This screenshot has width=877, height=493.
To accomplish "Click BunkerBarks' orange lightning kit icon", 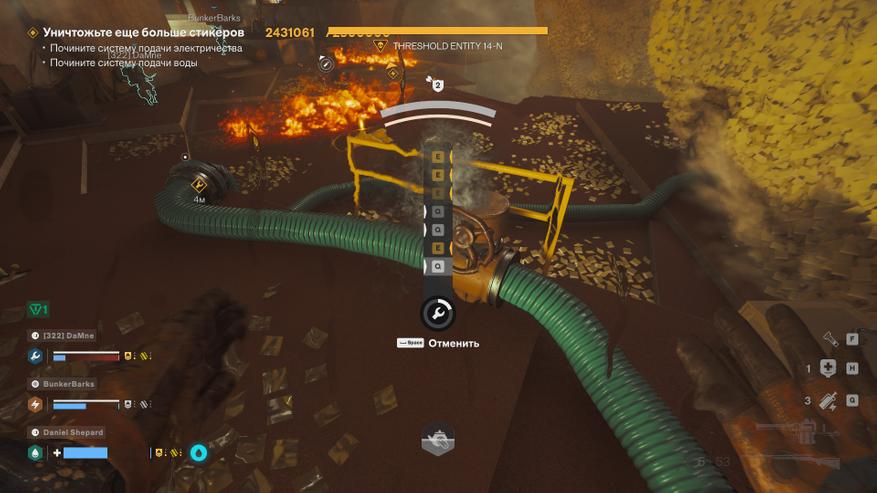I will [35, 405].
